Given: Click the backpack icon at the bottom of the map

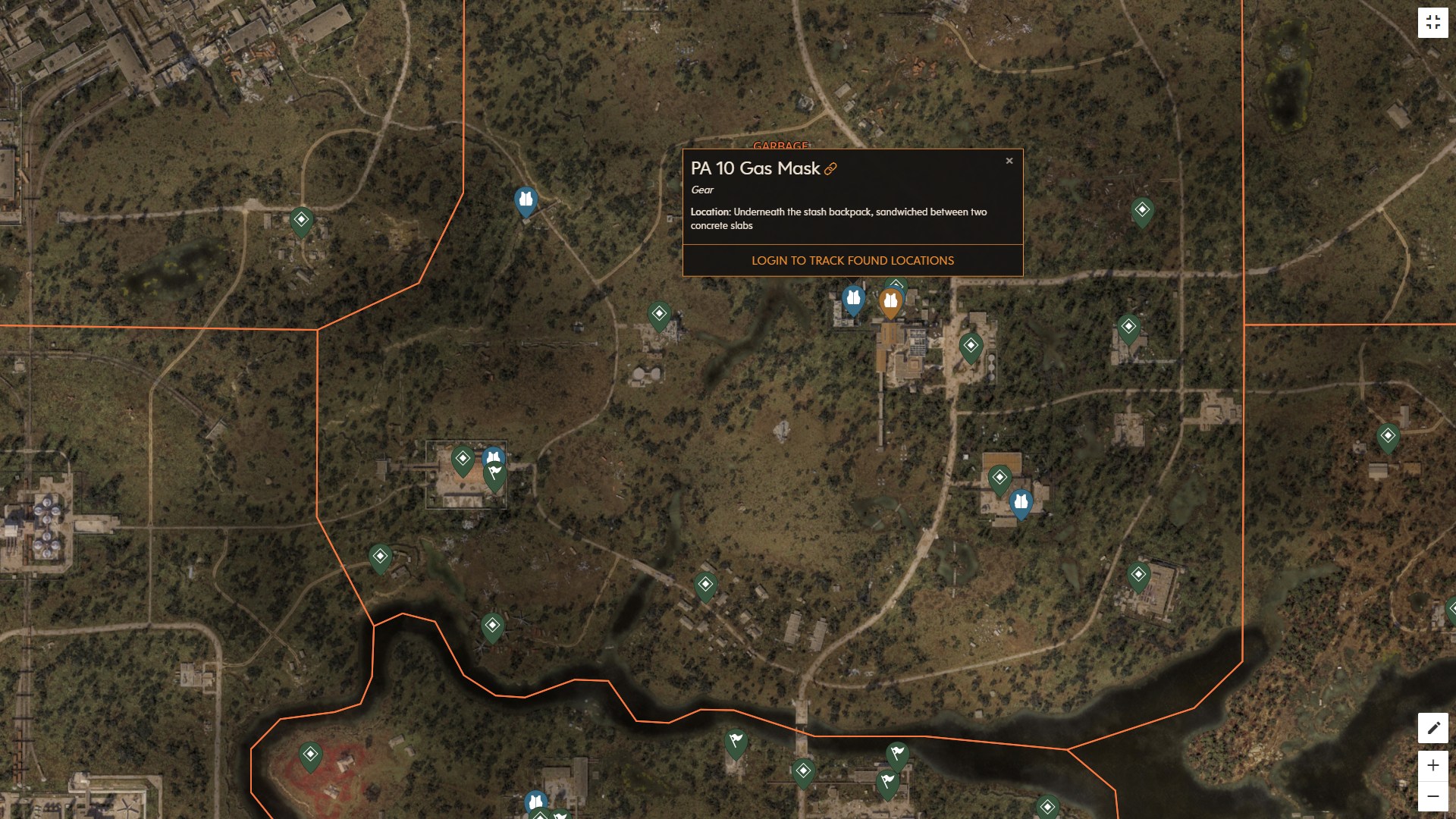Looking at the screenshot, I should click(x=536, y=800).
